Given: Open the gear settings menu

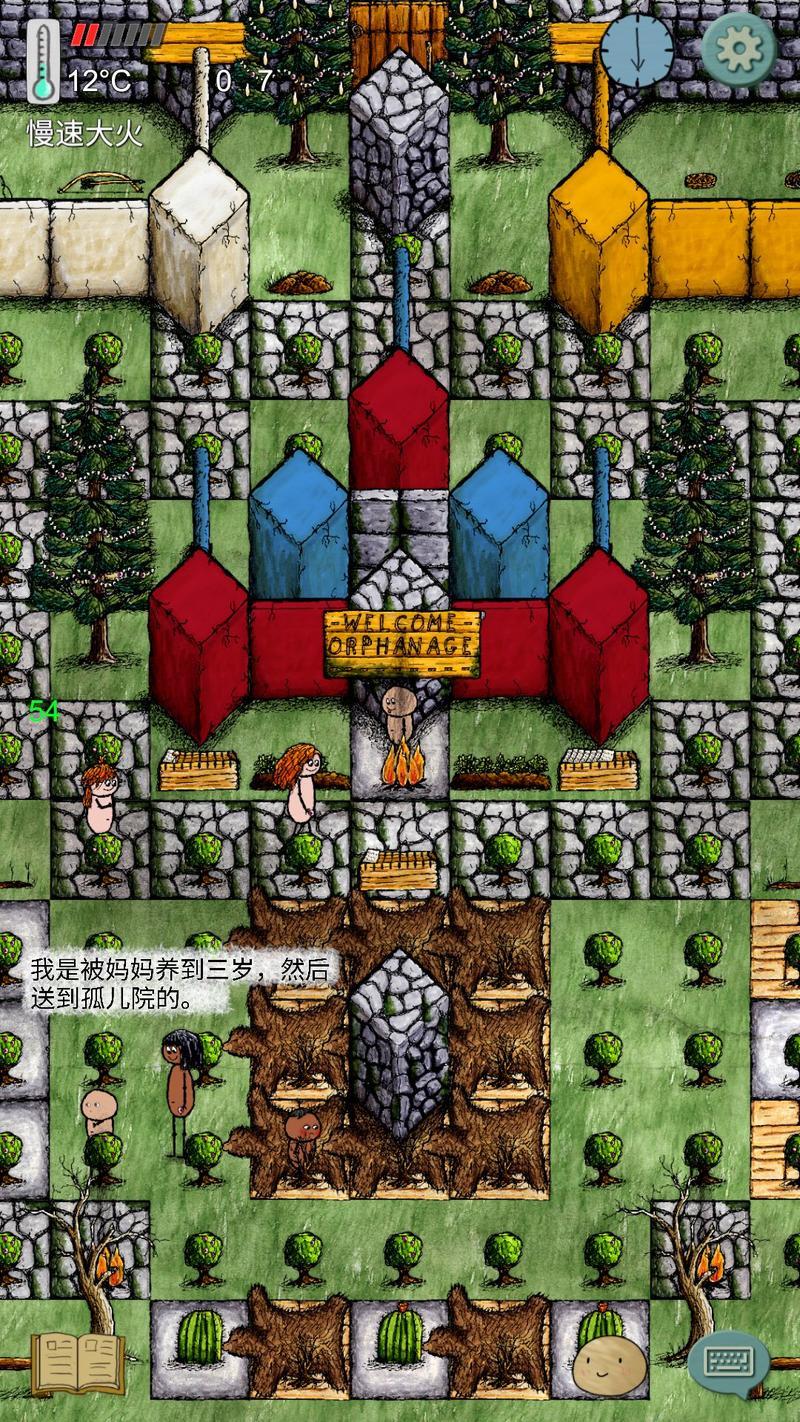Looking at the screenshot, I should click(740, 50).
